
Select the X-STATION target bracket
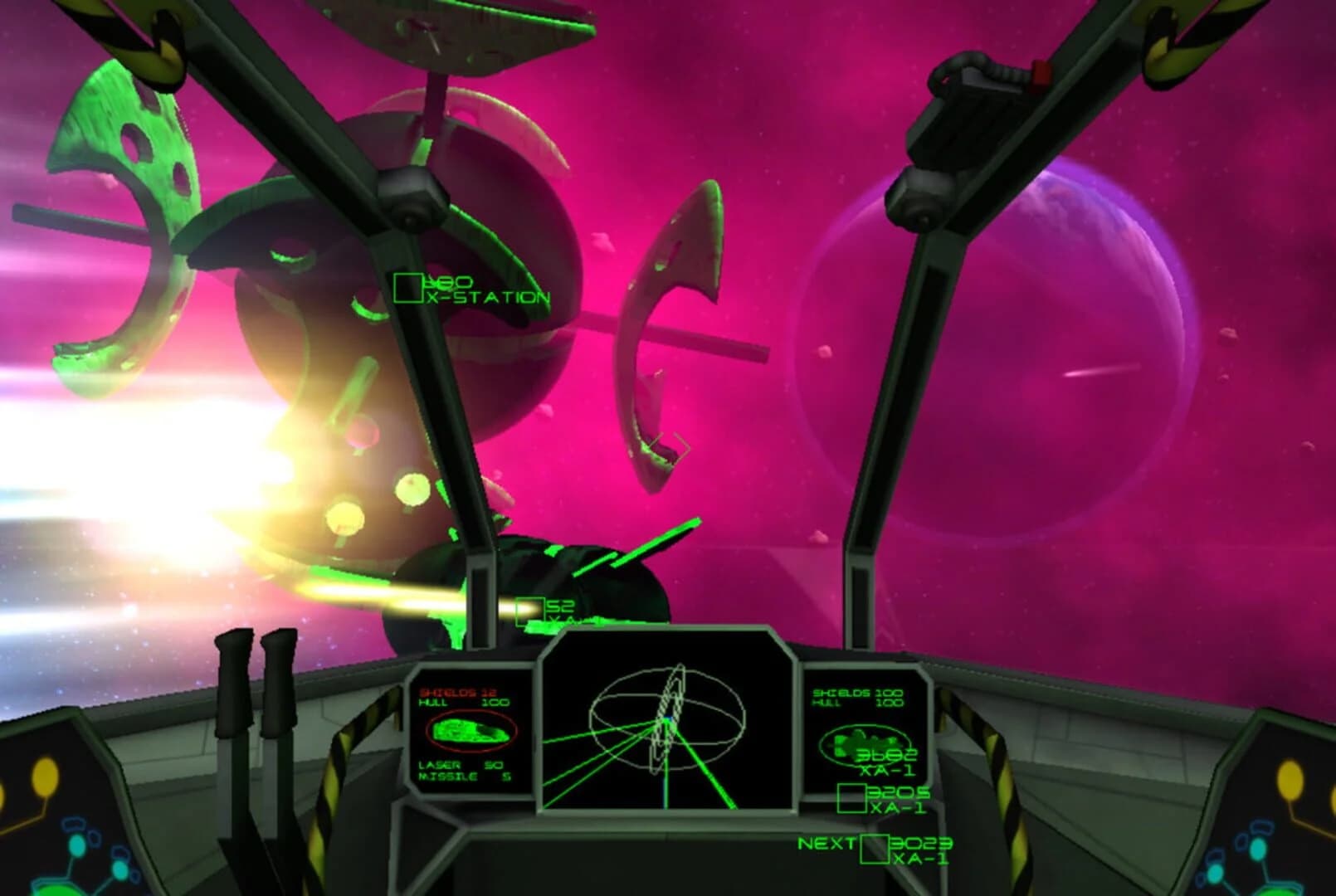[x=409, y=287]
